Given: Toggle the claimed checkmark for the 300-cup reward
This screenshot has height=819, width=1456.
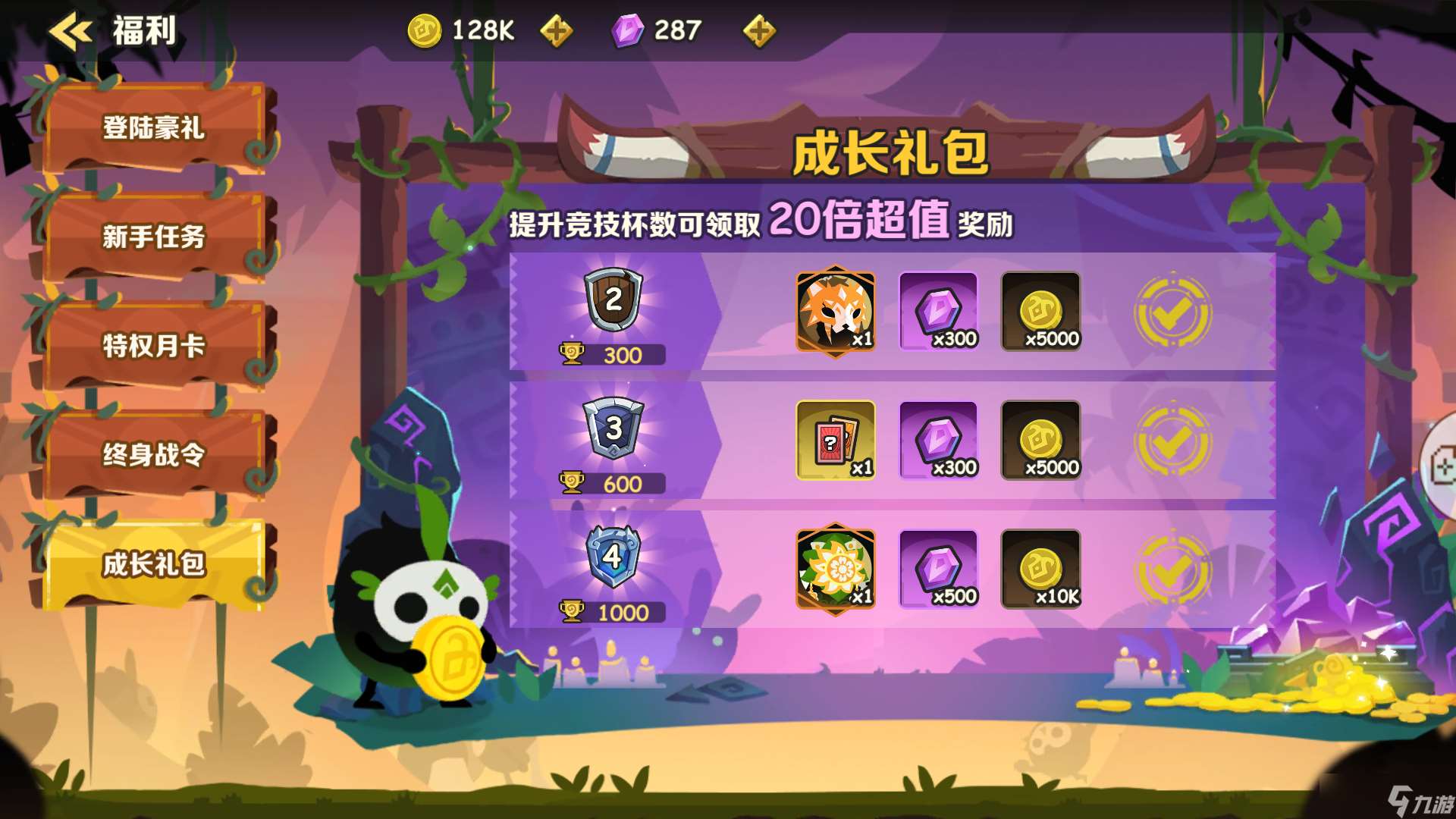Looking at the screenshot, I should [x=1172, y=311].
